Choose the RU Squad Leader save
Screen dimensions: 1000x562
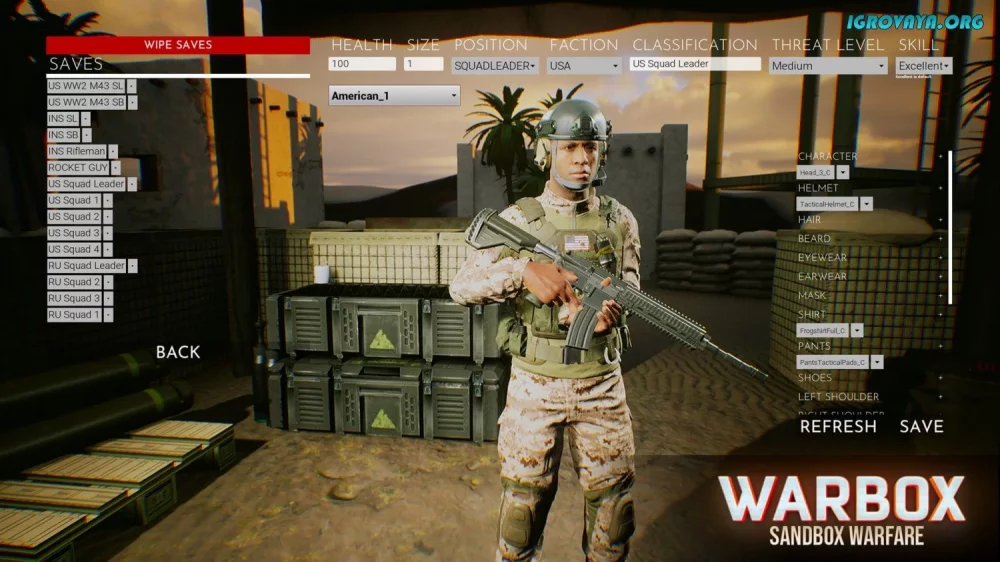[x=86, y=266]
